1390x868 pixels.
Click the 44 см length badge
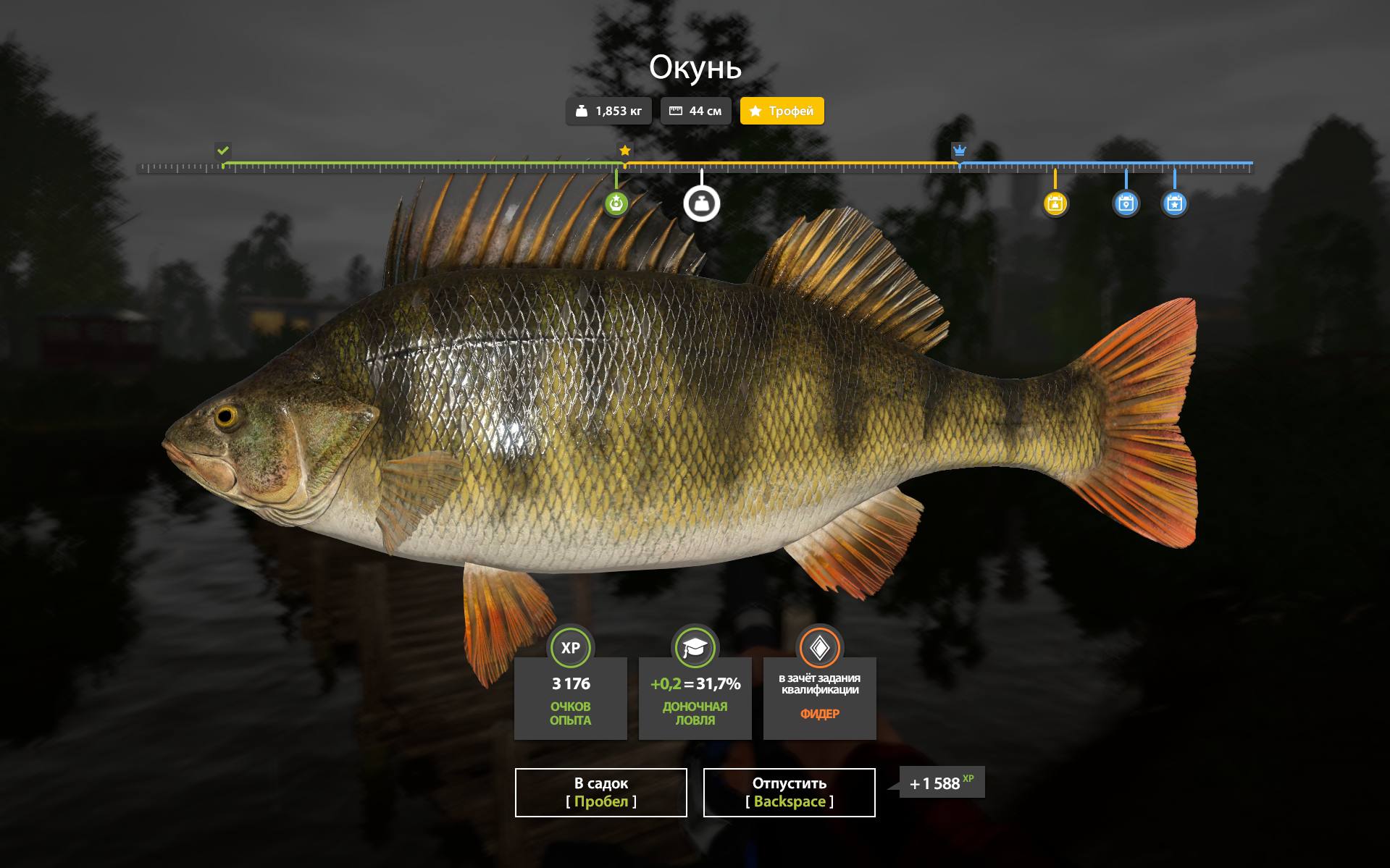pyautogui.click(x=695, y=111)
